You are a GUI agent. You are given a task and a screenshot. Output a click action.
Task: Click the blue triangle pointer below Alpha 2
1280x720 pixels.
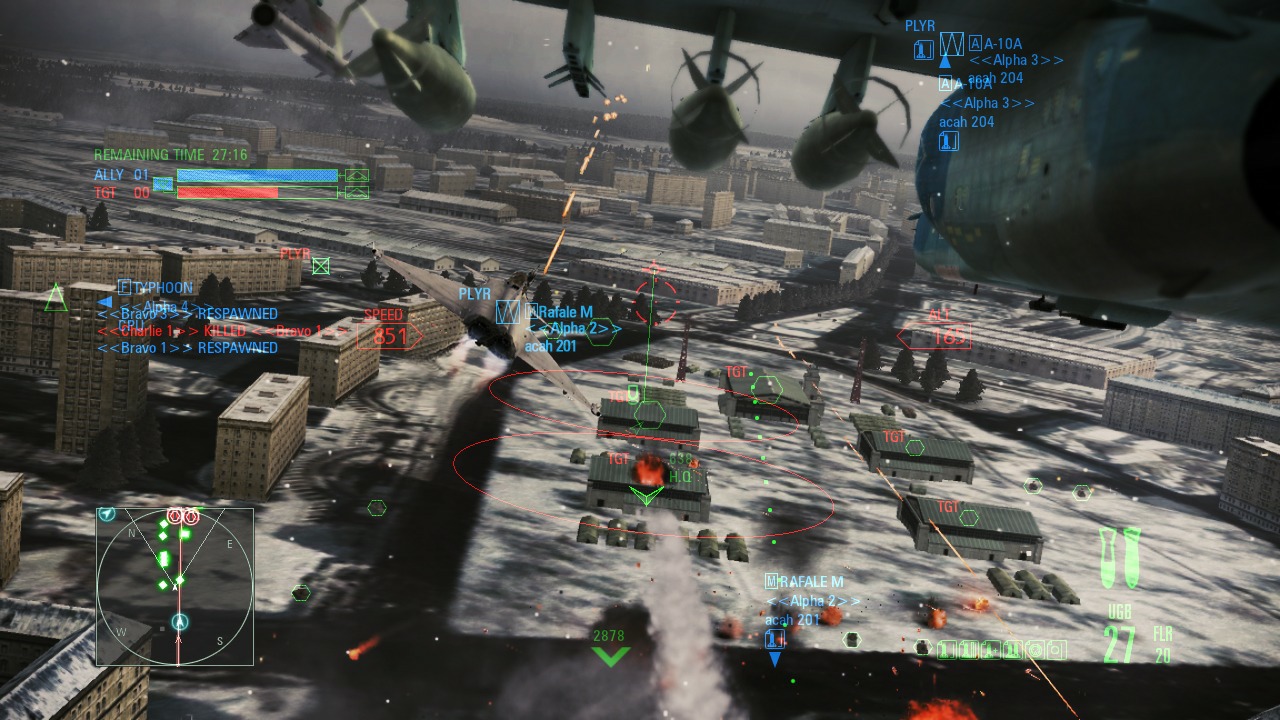click(x=775, y=657)
